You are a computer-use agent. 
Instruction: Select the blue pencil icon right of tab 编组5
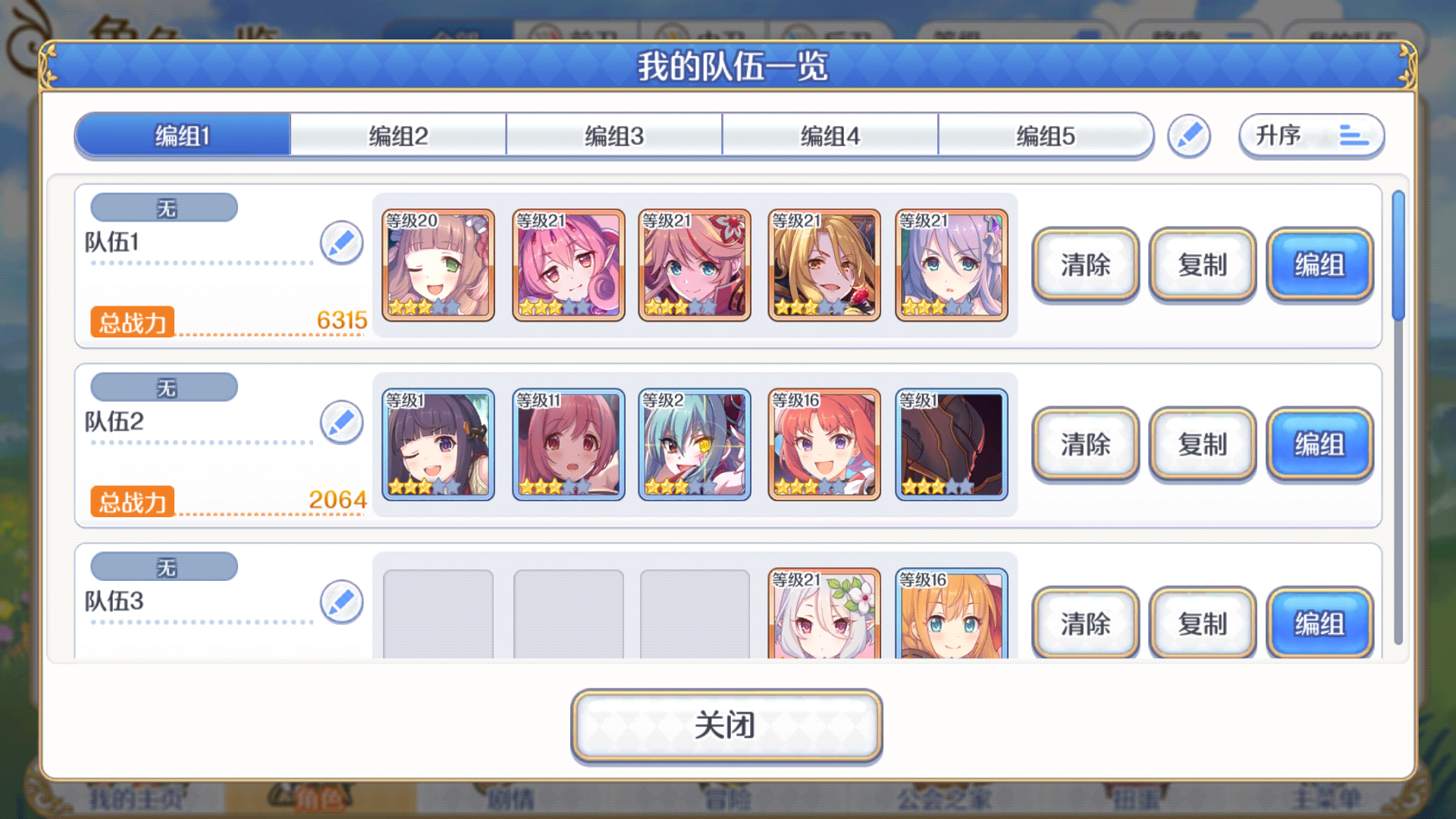click(1188, 135)
